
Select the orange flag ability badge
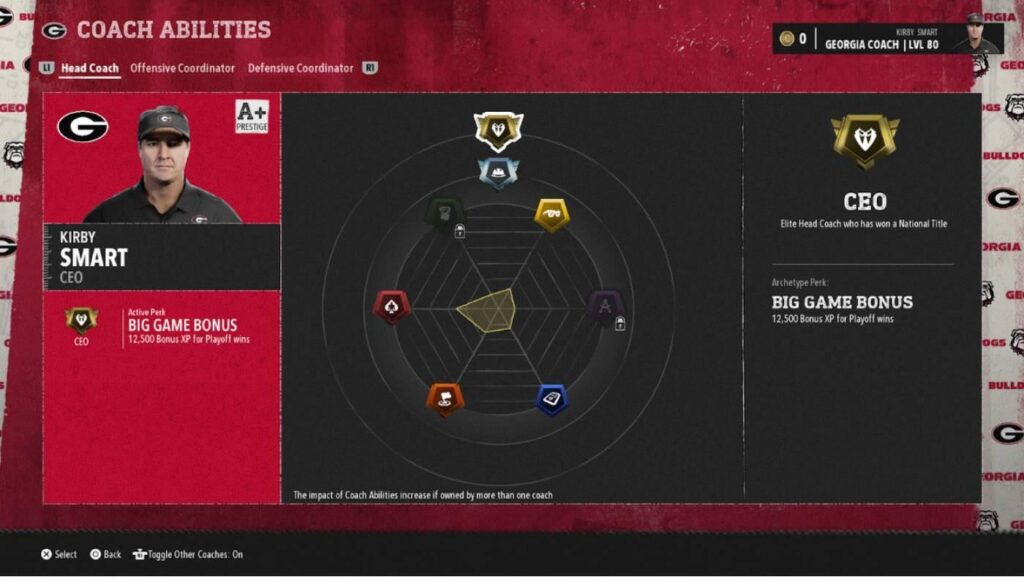pyautogui.click(x=445, y=399)
